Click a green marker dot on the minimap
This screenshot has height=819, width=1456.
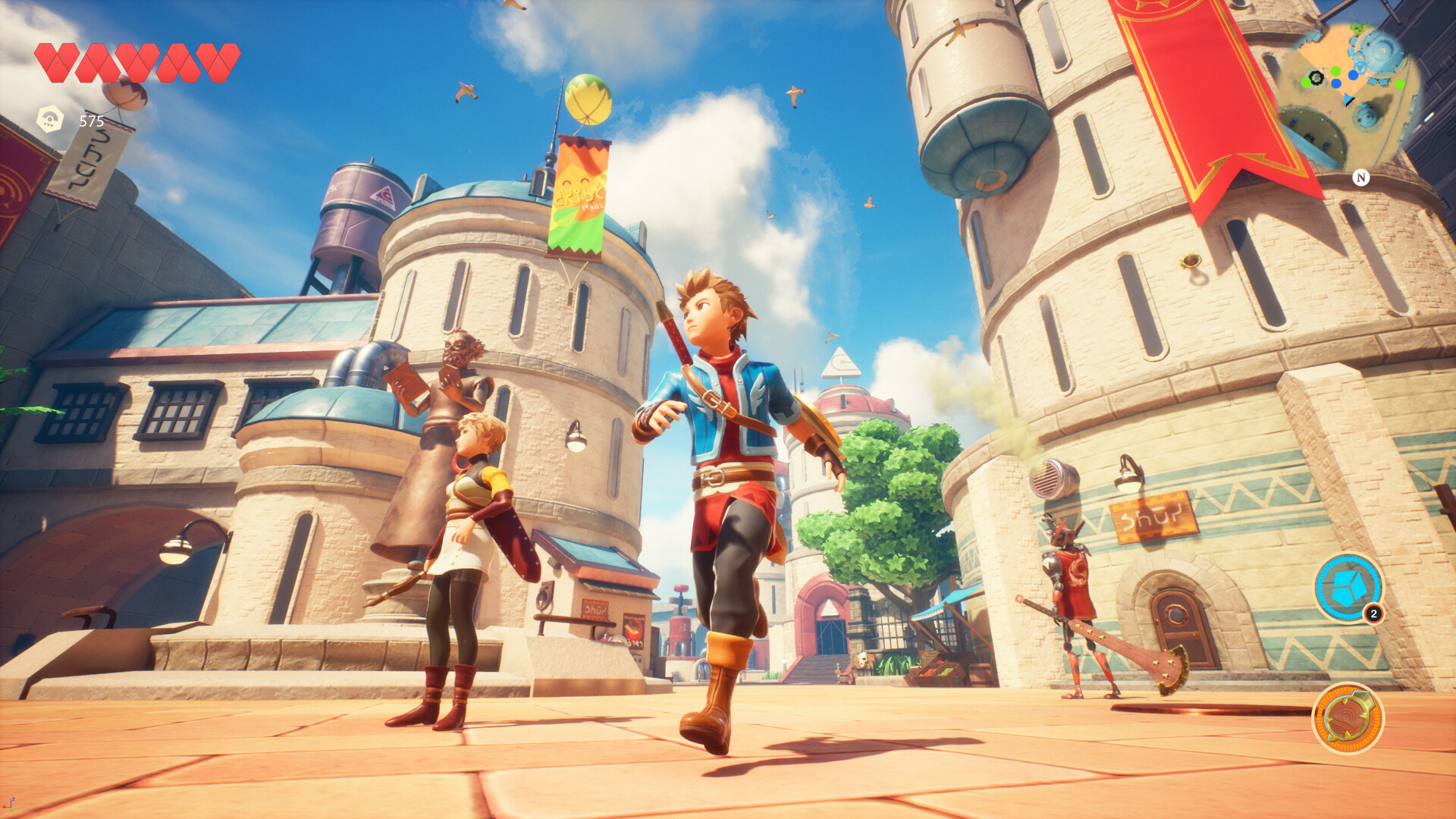click(x=1335, y=71)
